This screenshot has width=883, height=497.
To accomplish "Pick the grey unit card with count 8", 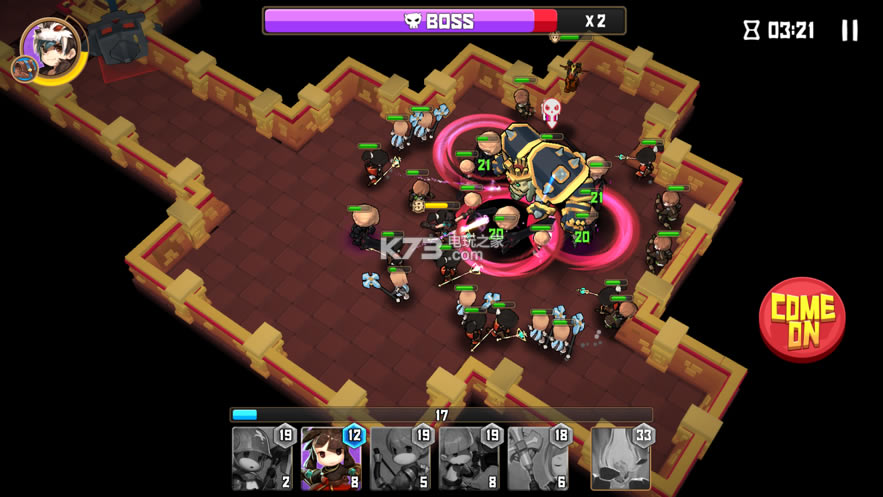I will [469, 458].
